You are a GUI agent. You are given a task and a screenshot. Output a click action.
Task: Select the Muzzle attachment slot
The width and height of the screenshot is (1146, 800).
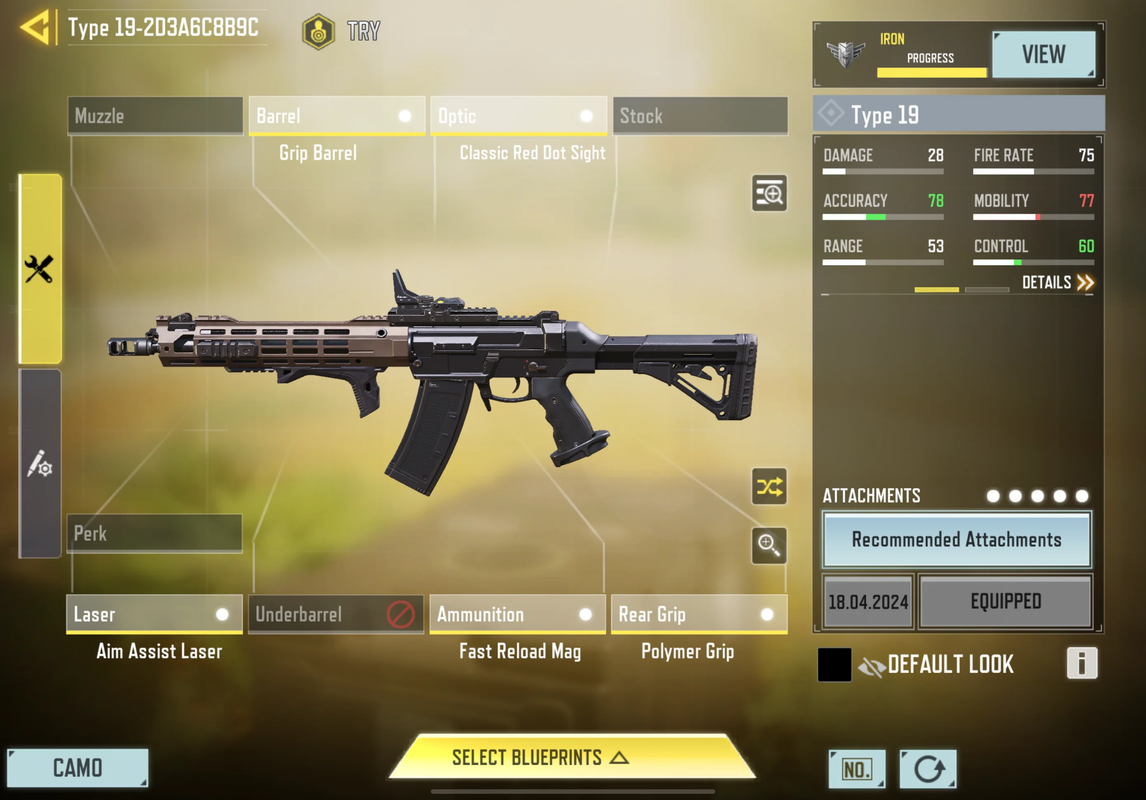click(x=155, y=116)
